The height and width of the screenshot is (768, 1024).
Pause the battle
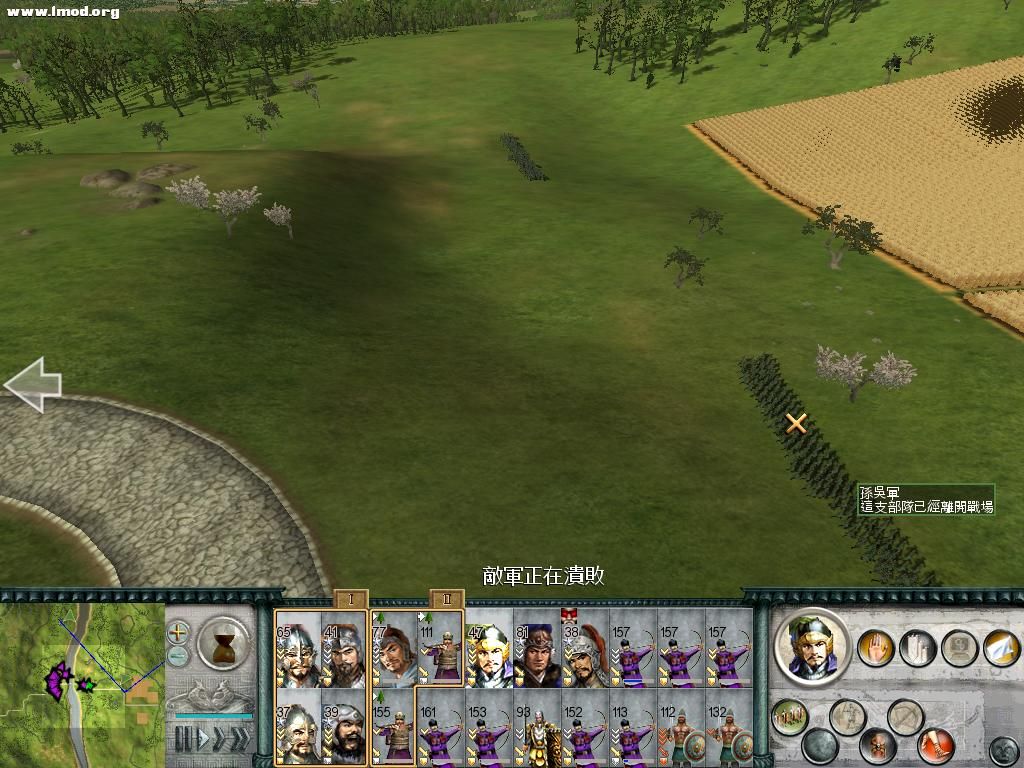click(x=182, y=739)
